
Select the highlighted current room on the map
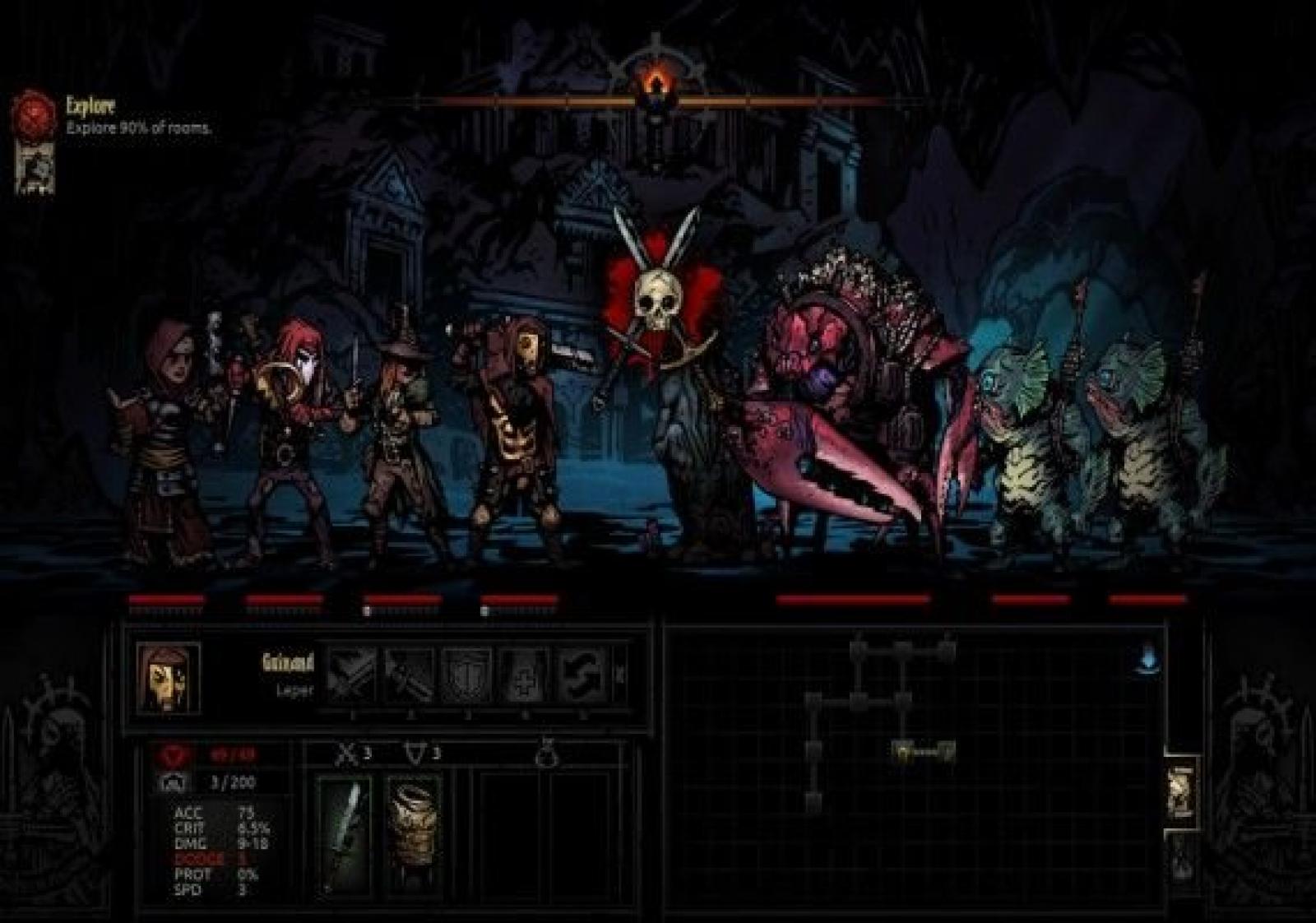tap(924, 750)
